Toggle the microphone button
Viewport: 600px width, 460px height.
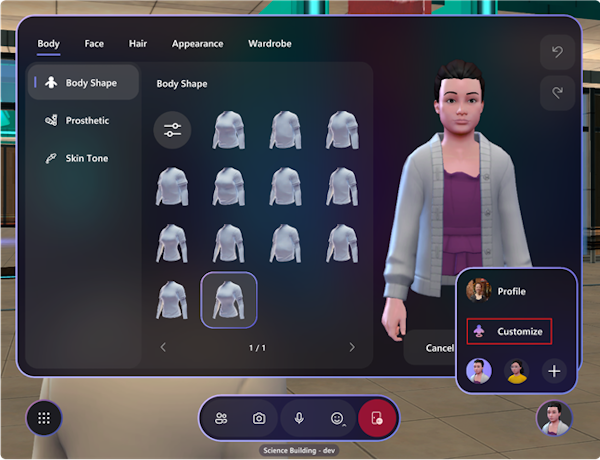pos(298,418)
